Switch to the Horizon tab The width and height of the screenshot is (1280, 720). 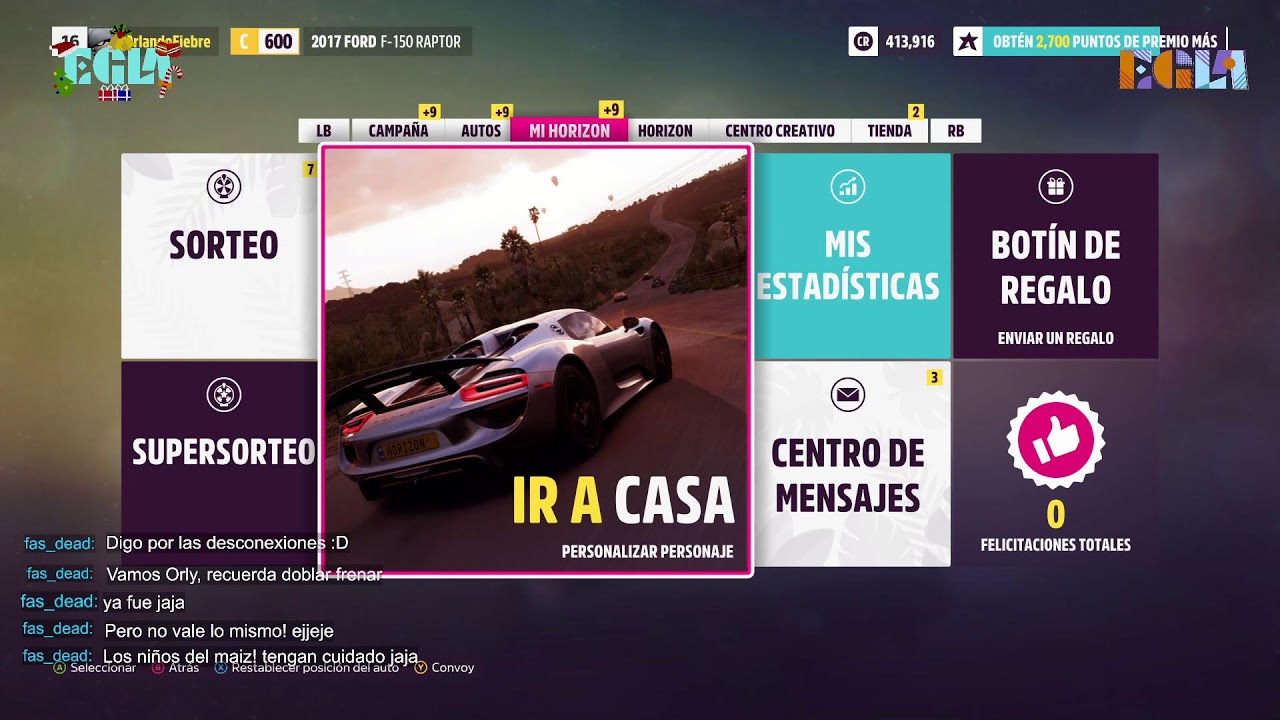coord(665,131)
